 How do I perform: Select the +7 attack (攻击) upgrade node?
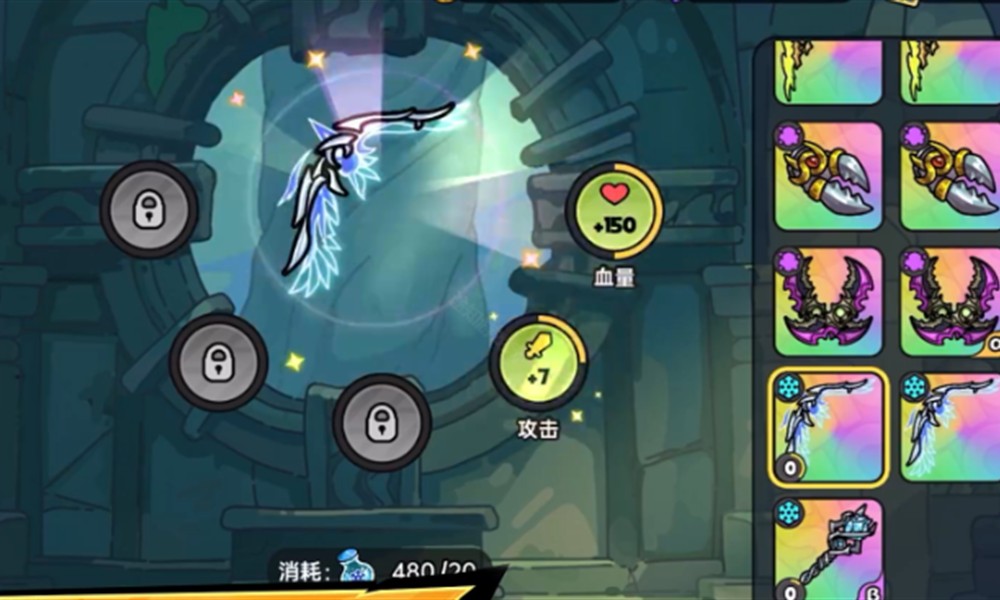[x=538, y=362]
